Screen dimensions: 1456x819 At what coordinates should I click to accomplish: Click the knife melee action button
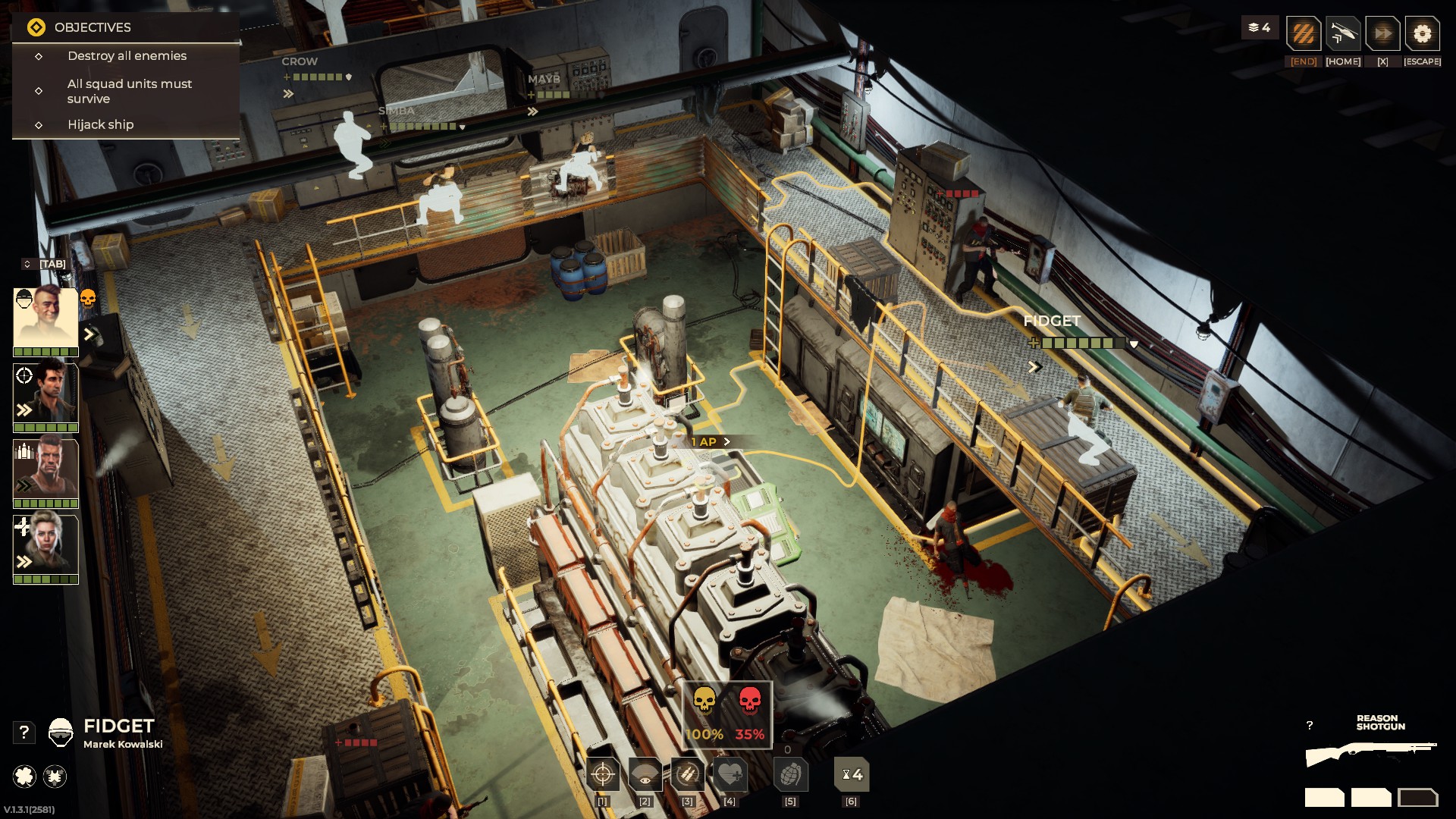click(1343, 34)
